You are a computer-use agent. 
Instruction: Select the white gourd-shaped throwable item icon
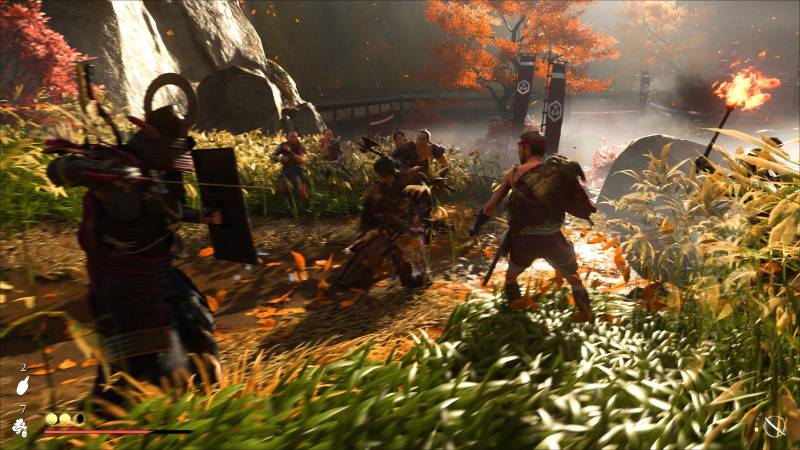[x=23, y=385]
